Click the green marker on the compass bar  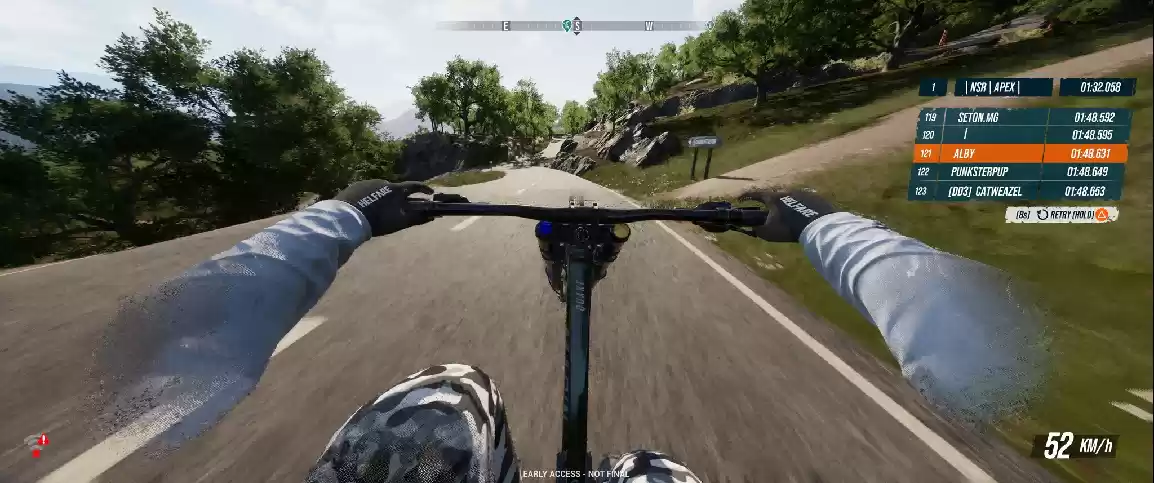pyautogui.click(x=570, y=26)
